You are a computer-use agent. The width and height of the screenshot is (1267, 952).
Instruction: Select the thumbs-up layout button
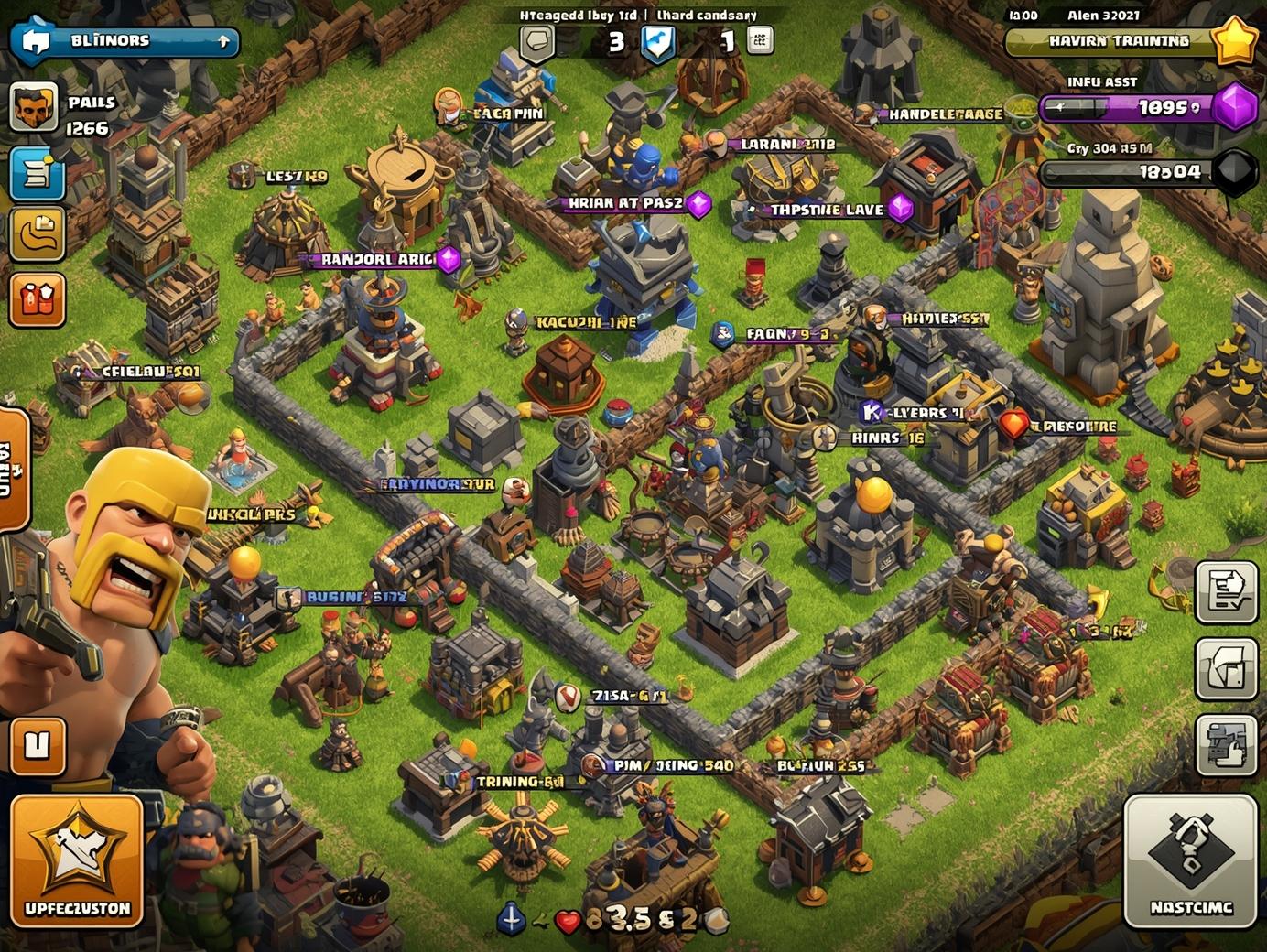pyautogui.click(x=1227, y=745)
